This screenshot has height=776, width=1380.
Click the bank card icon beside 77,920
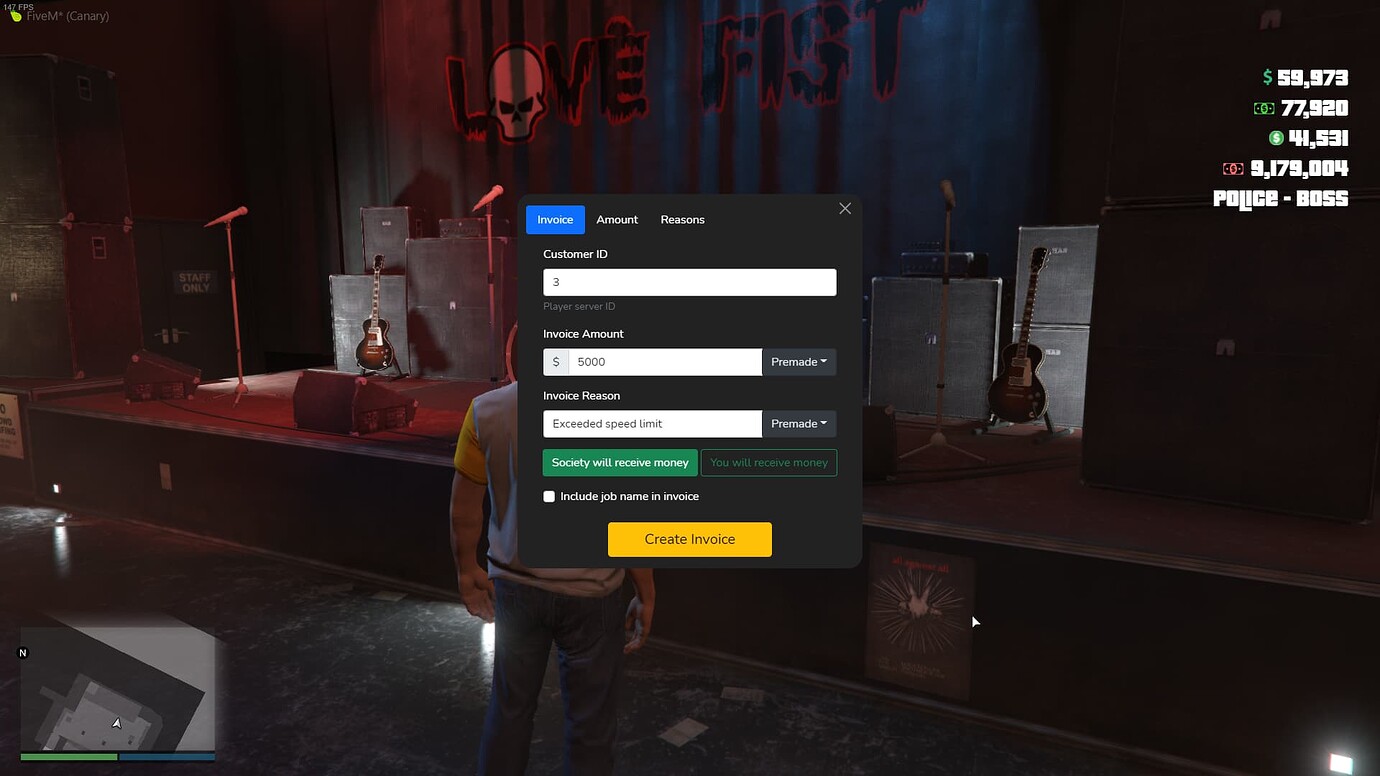[x=1265, y=107]
